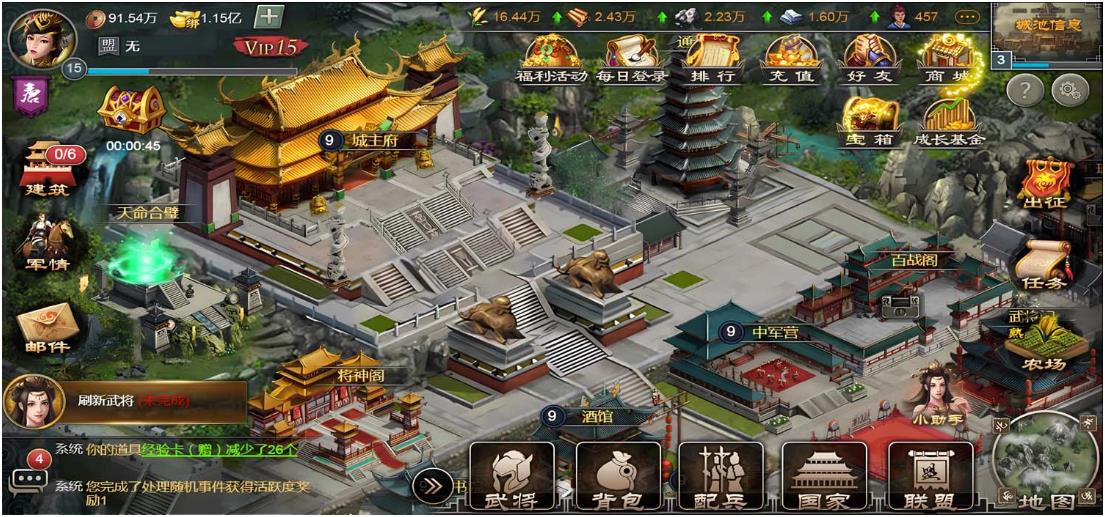
Task: Open the 武将 generals menu
Action: (x=512, y=477)
